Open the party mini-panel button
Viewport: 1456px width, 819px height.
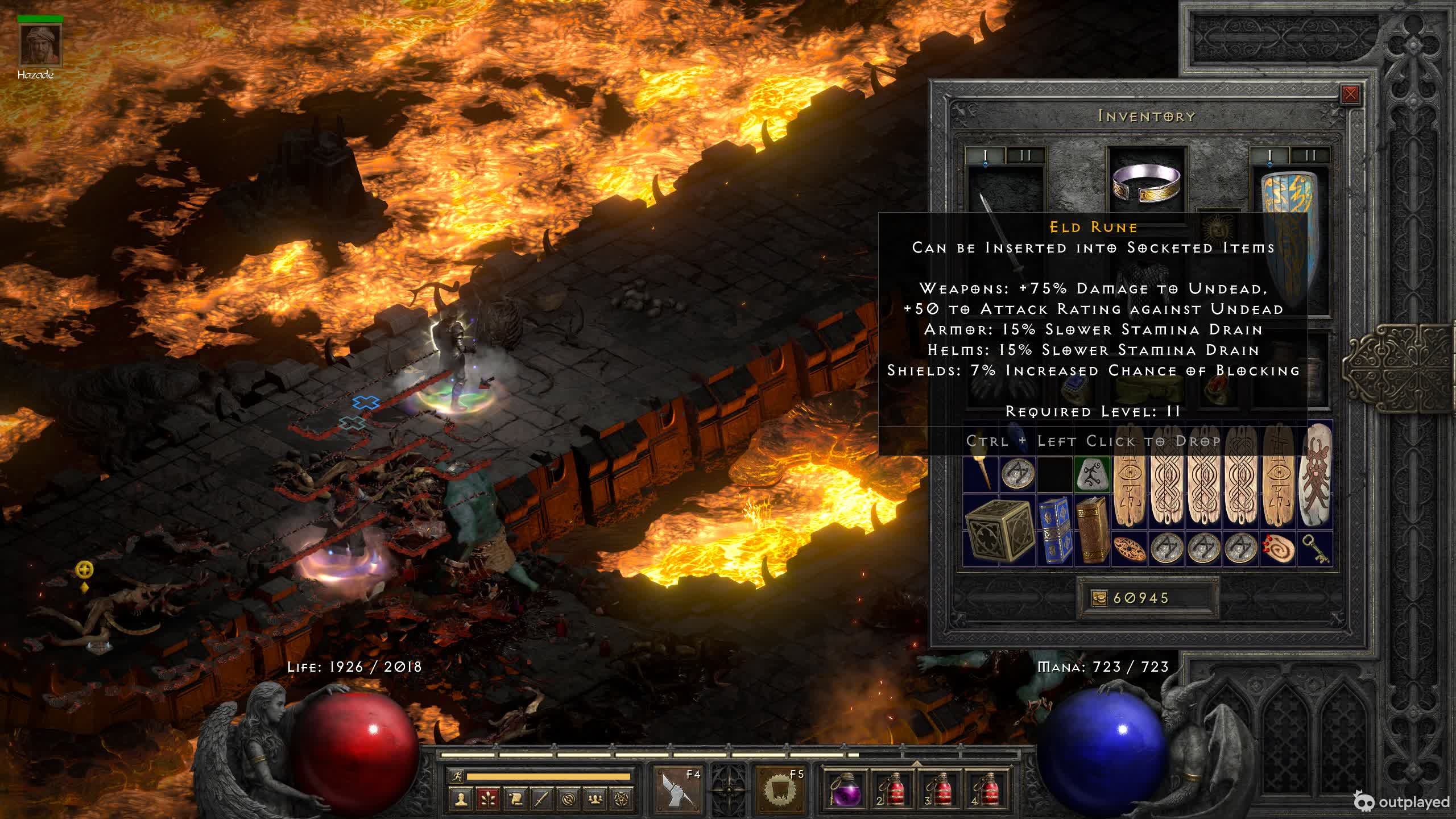(x=595, y=800)
